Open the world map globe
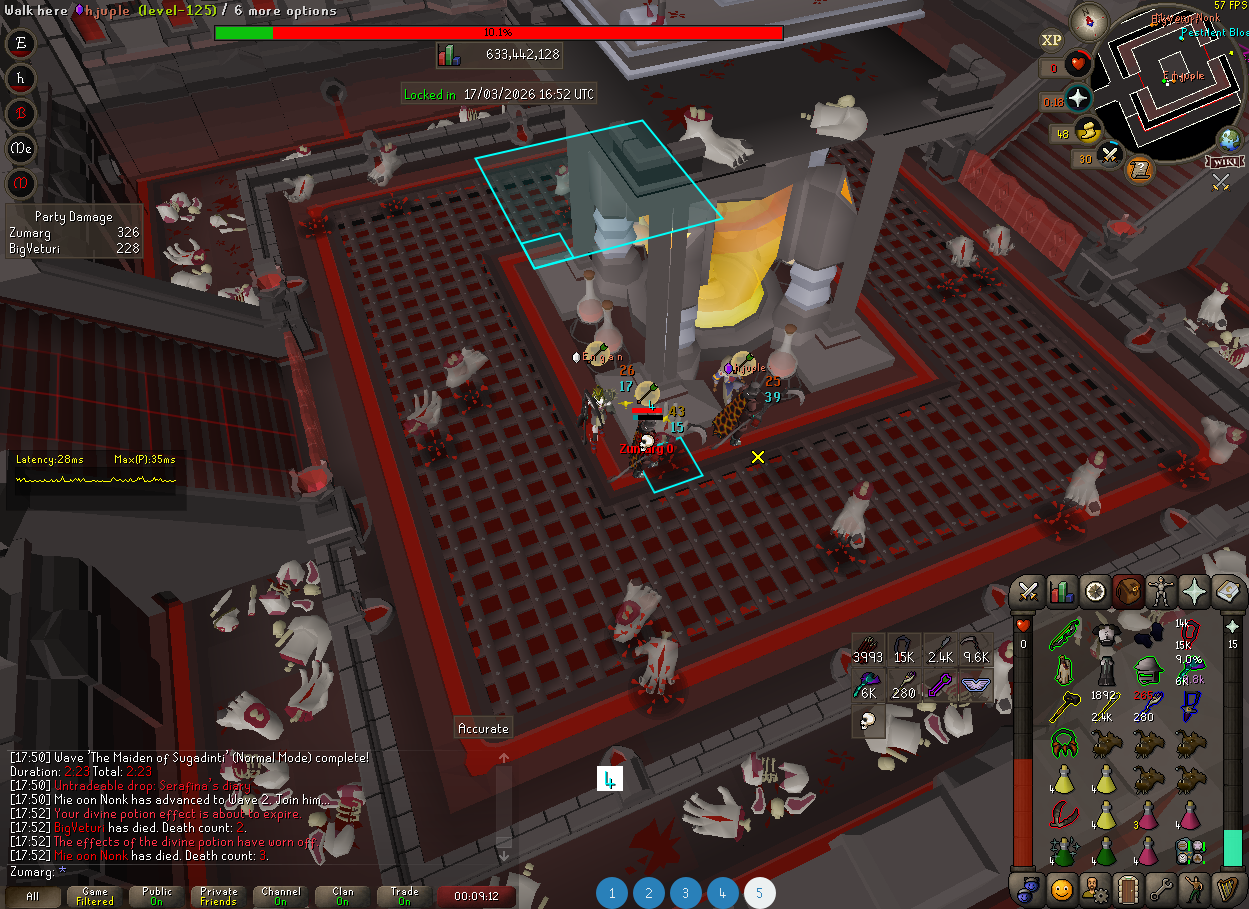Image resolution: width=1249 pixels, height=909 pixels. (x=1229, y=140)
